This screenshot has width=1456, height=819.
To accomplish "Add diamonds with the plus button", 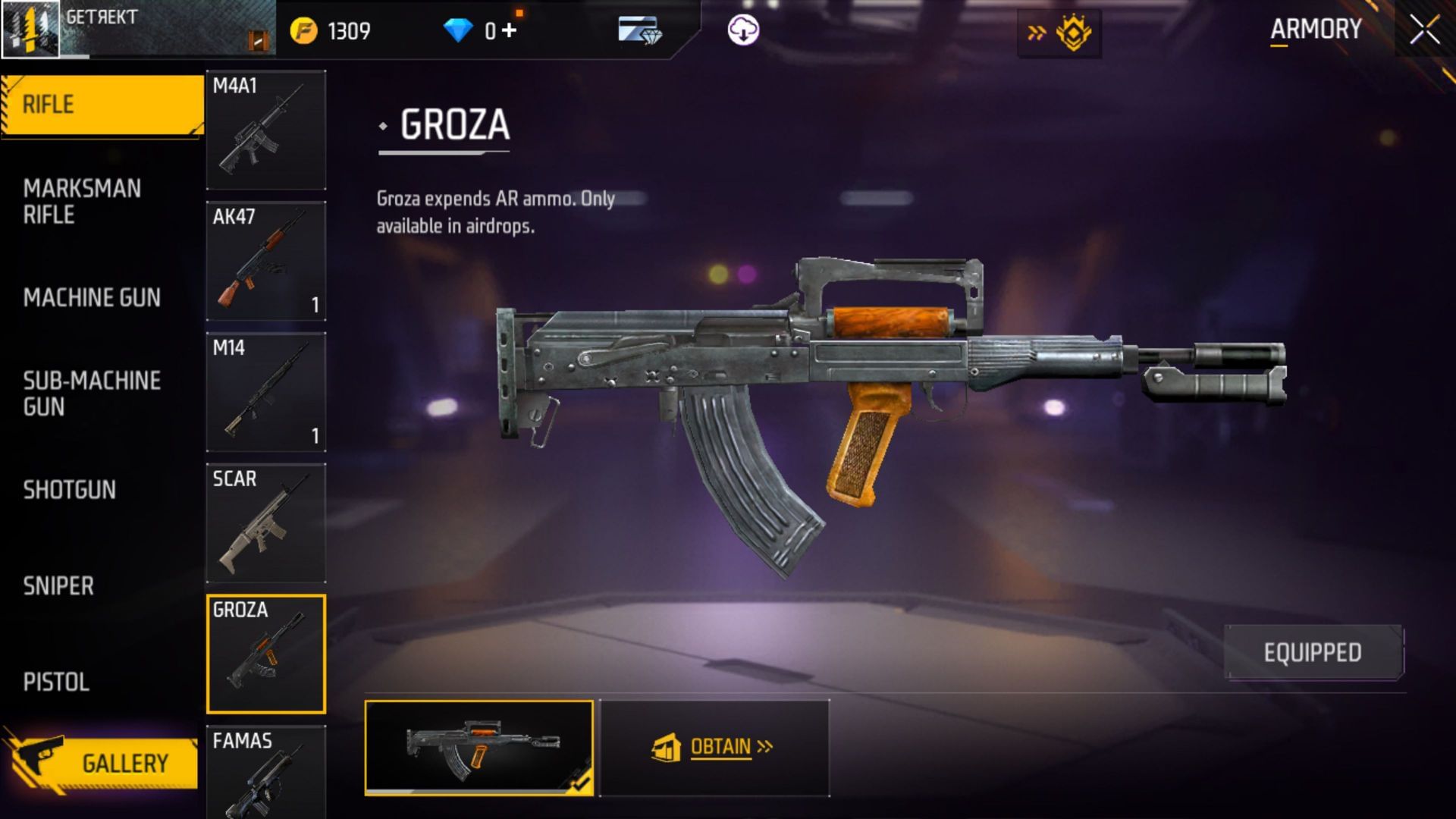I will click(x=509, y=30).
